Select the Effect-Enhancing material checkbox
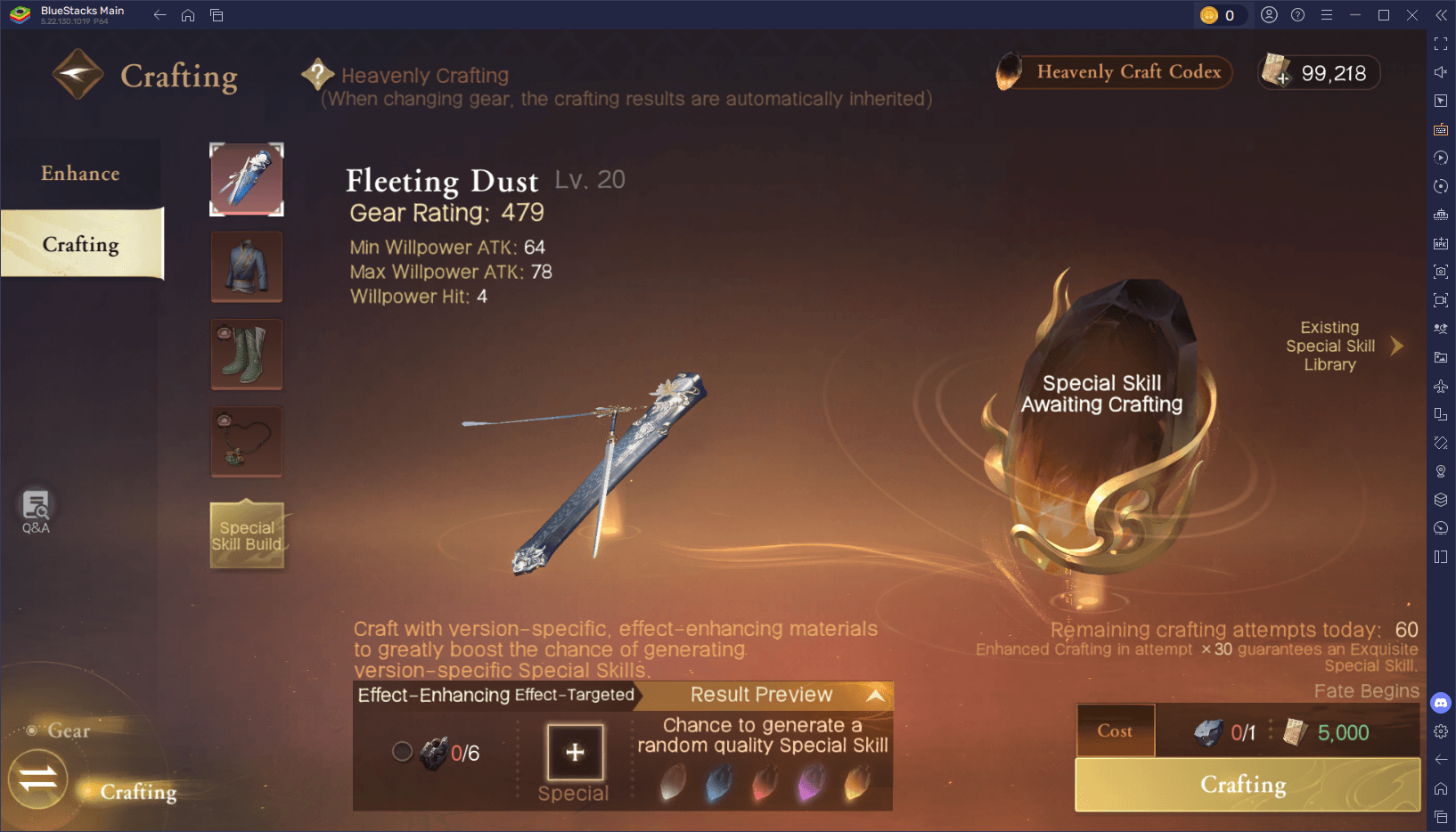 pos(402,751)
